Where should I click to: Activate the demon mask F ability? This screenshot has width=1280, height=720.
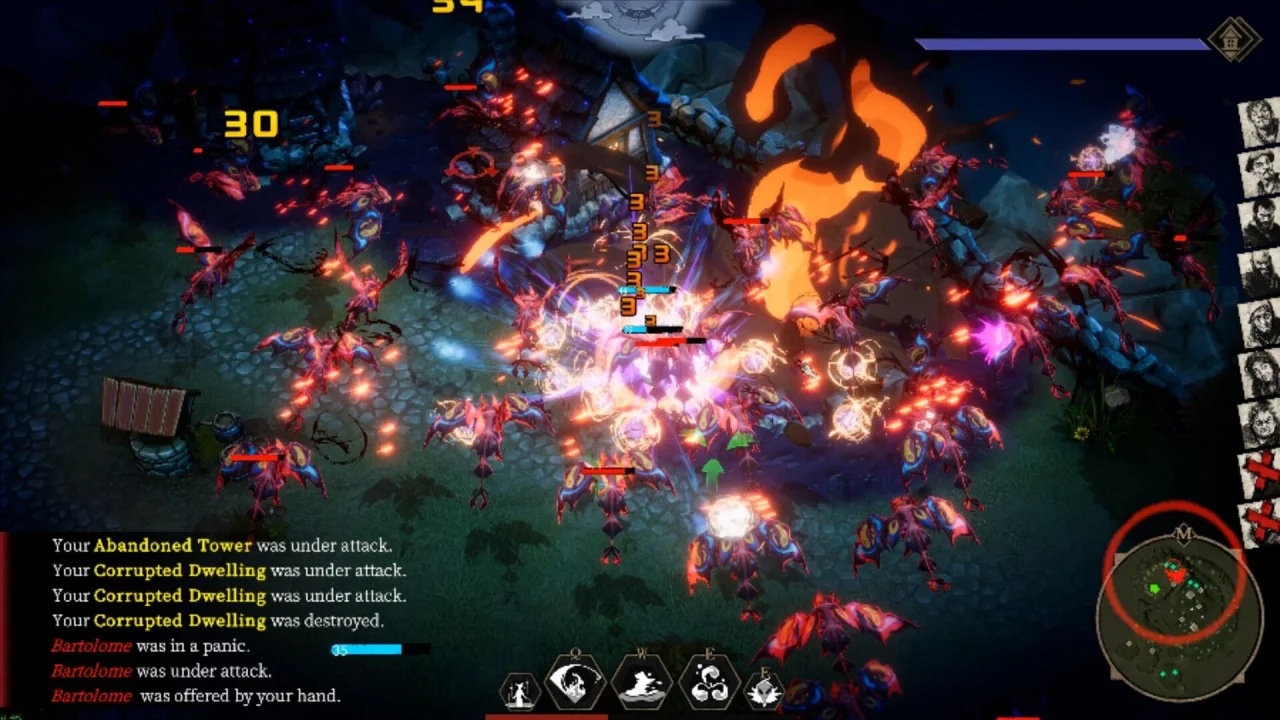pyautogui.click(x=765, y=692)
